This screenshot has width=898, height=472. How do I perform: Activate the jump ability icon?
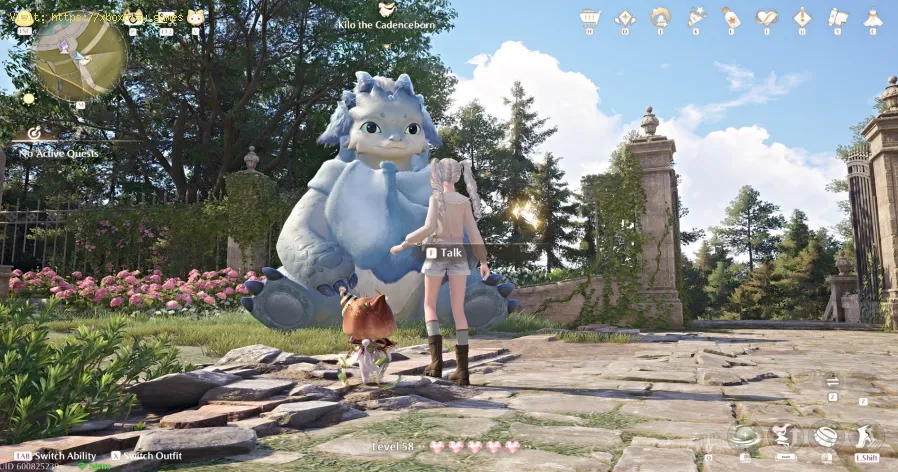784,436
